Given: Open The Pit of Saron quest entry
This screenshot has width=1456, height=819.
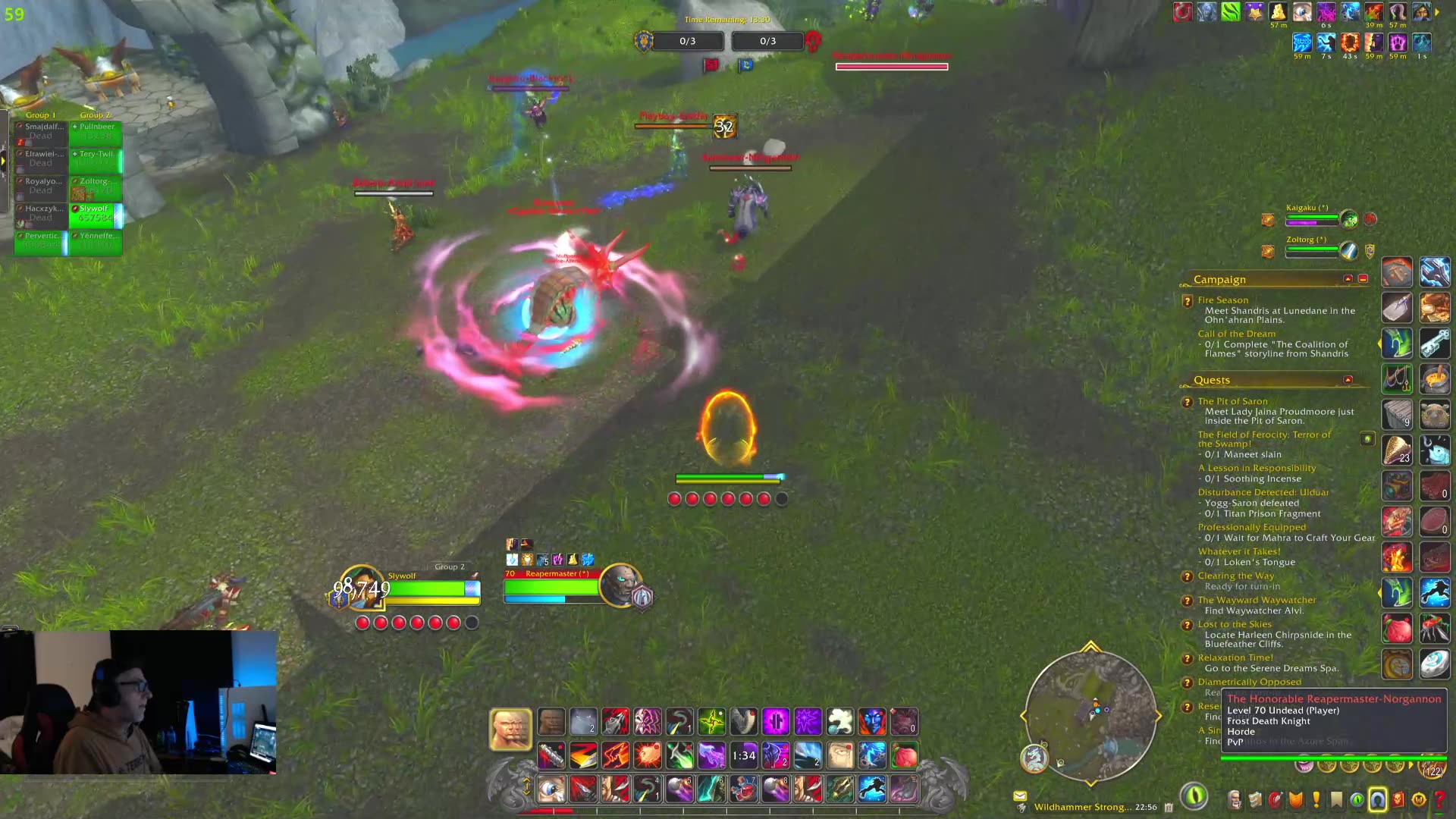Looking at the screenshot, I should pos(1234,400).
